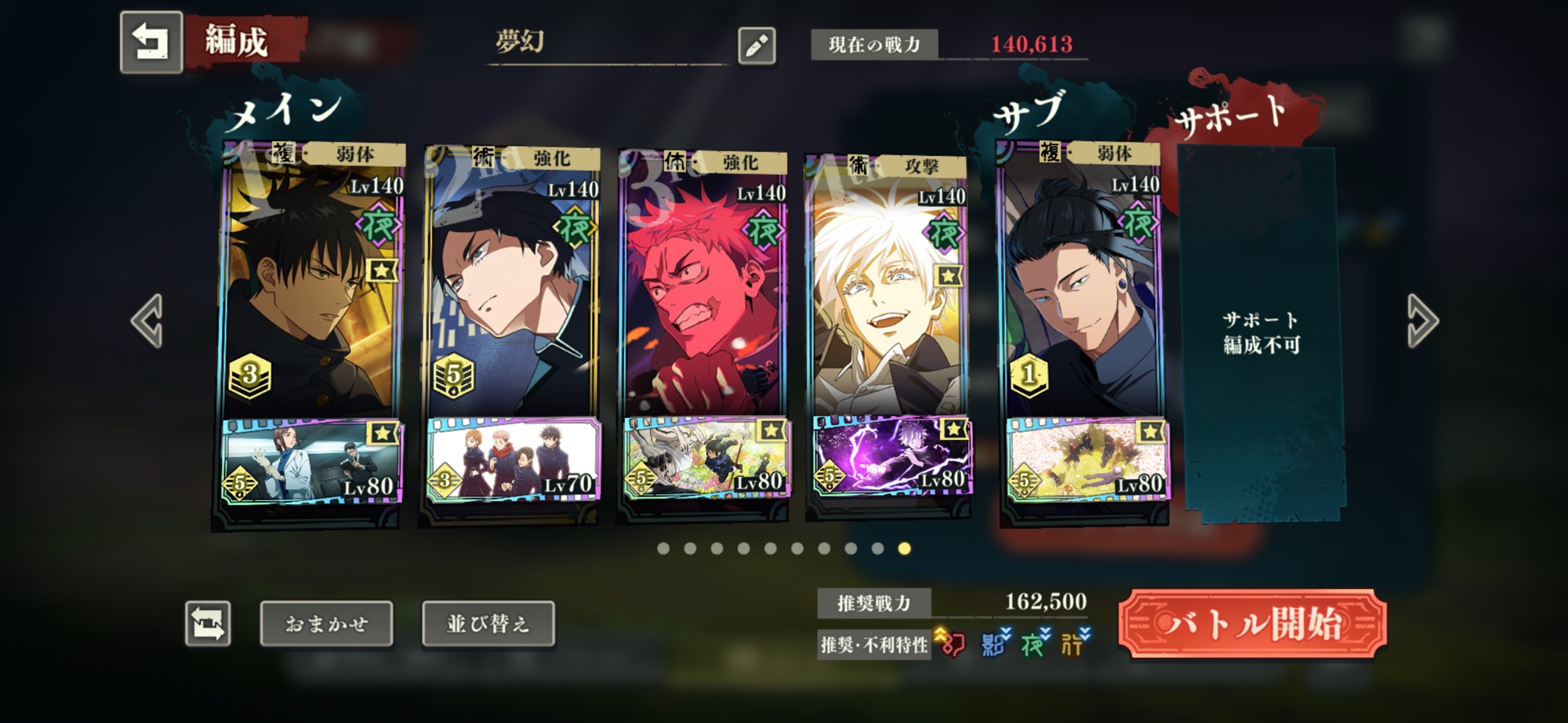The image size is (1568, 723).
Task: Open the Lv70 memory card with group of students
Action: [x=513, y=461]
